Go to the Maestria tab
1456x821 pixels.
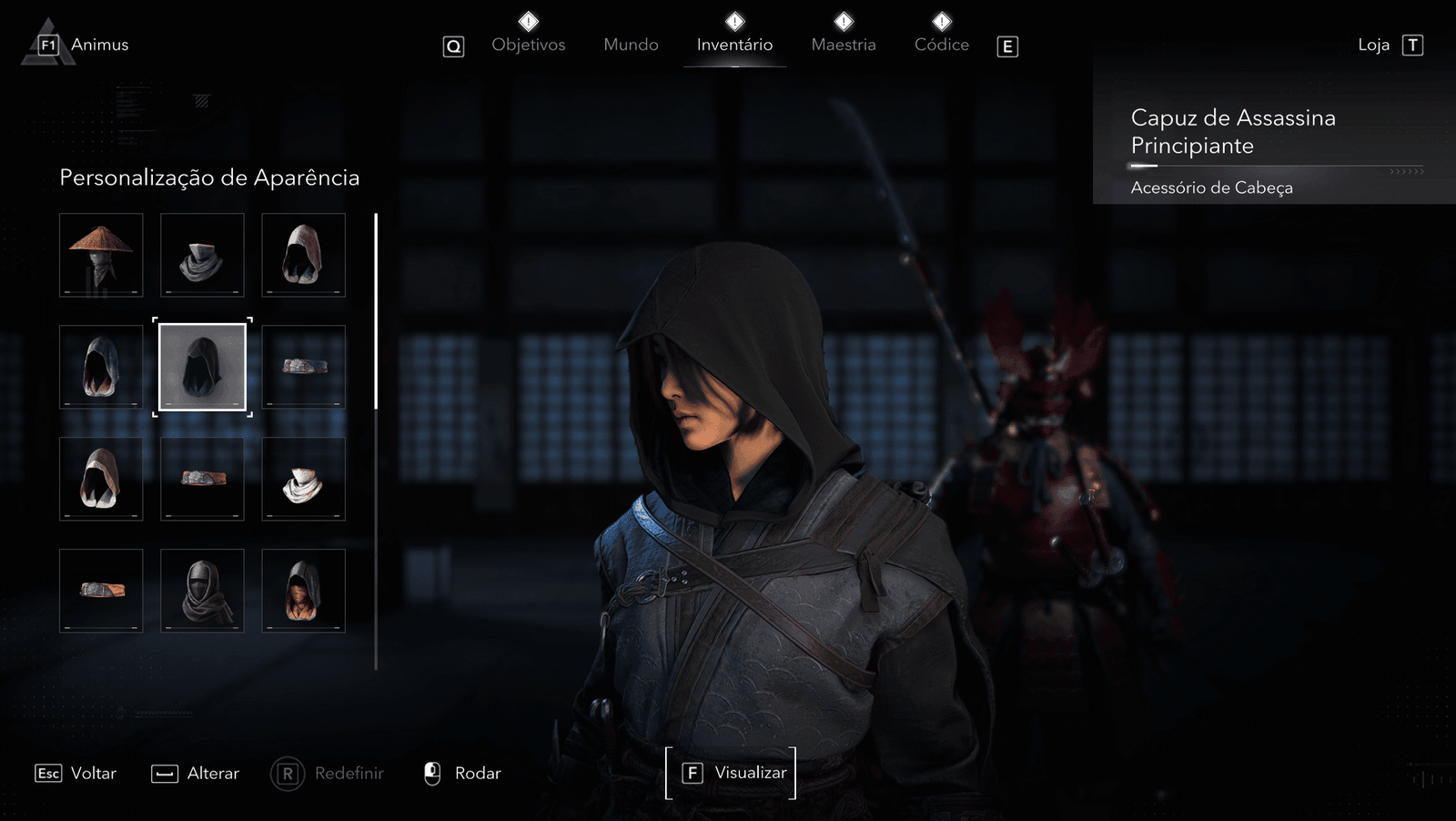point(844,45)
